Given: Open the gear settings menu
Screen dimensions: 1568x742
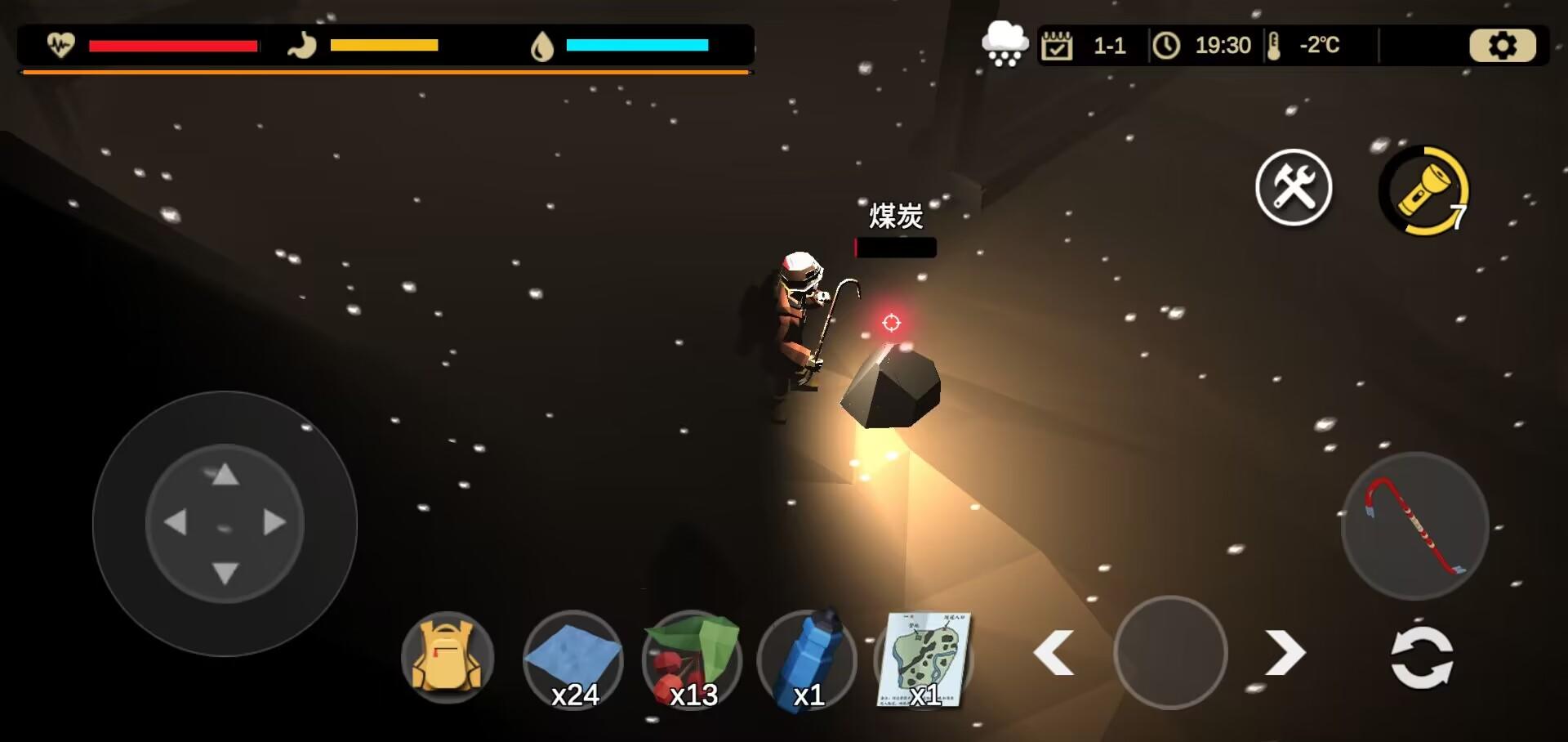Looking at the screenshot, I should (x=1502, y=46).
